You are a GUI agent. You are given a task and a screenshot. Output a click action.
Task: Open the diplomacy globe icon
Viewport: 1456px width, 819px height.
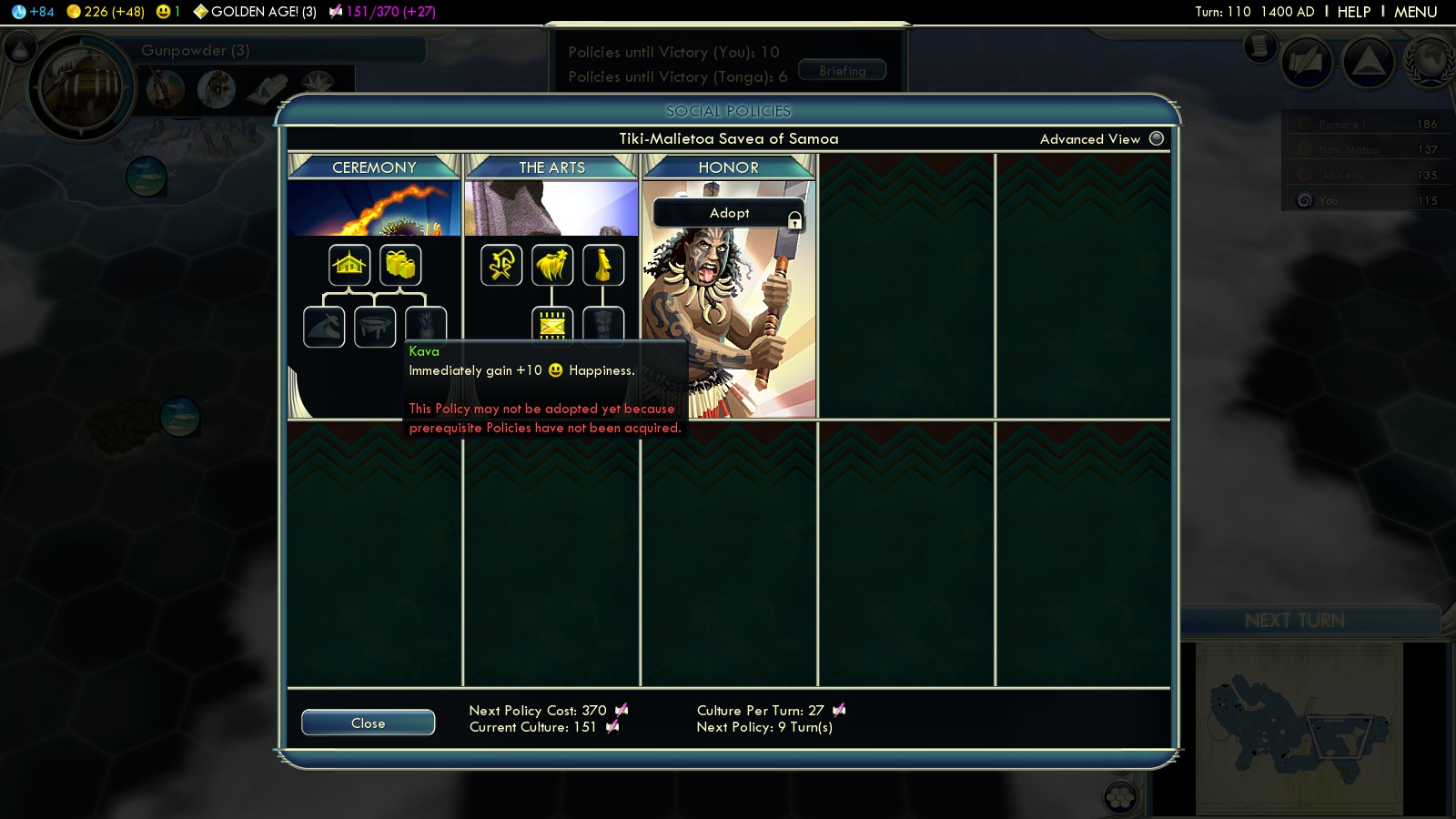pos(1429,62)
